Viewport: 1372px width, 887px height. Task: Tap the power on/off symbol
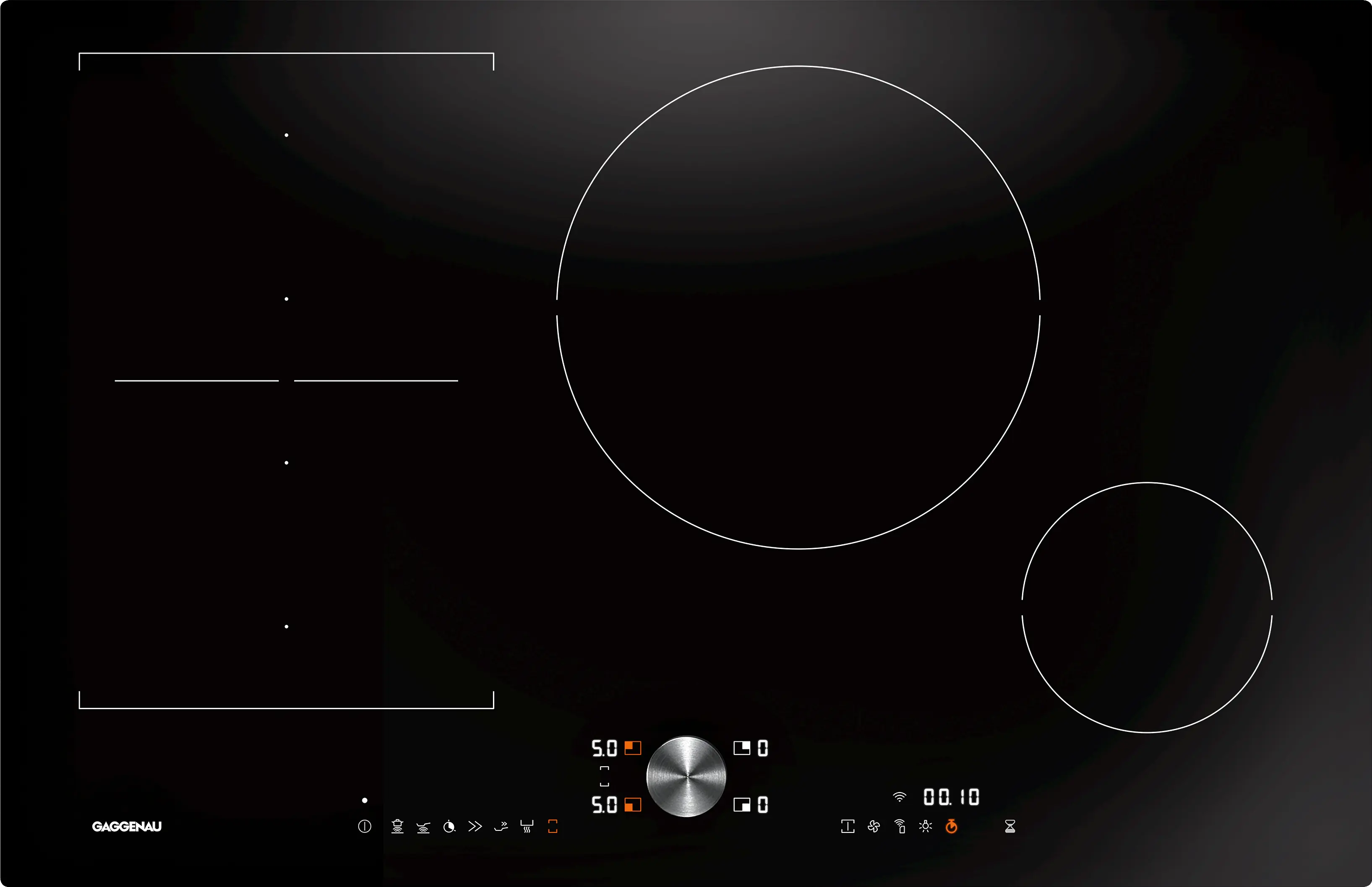pyautogui.click(x=365, y=827)
